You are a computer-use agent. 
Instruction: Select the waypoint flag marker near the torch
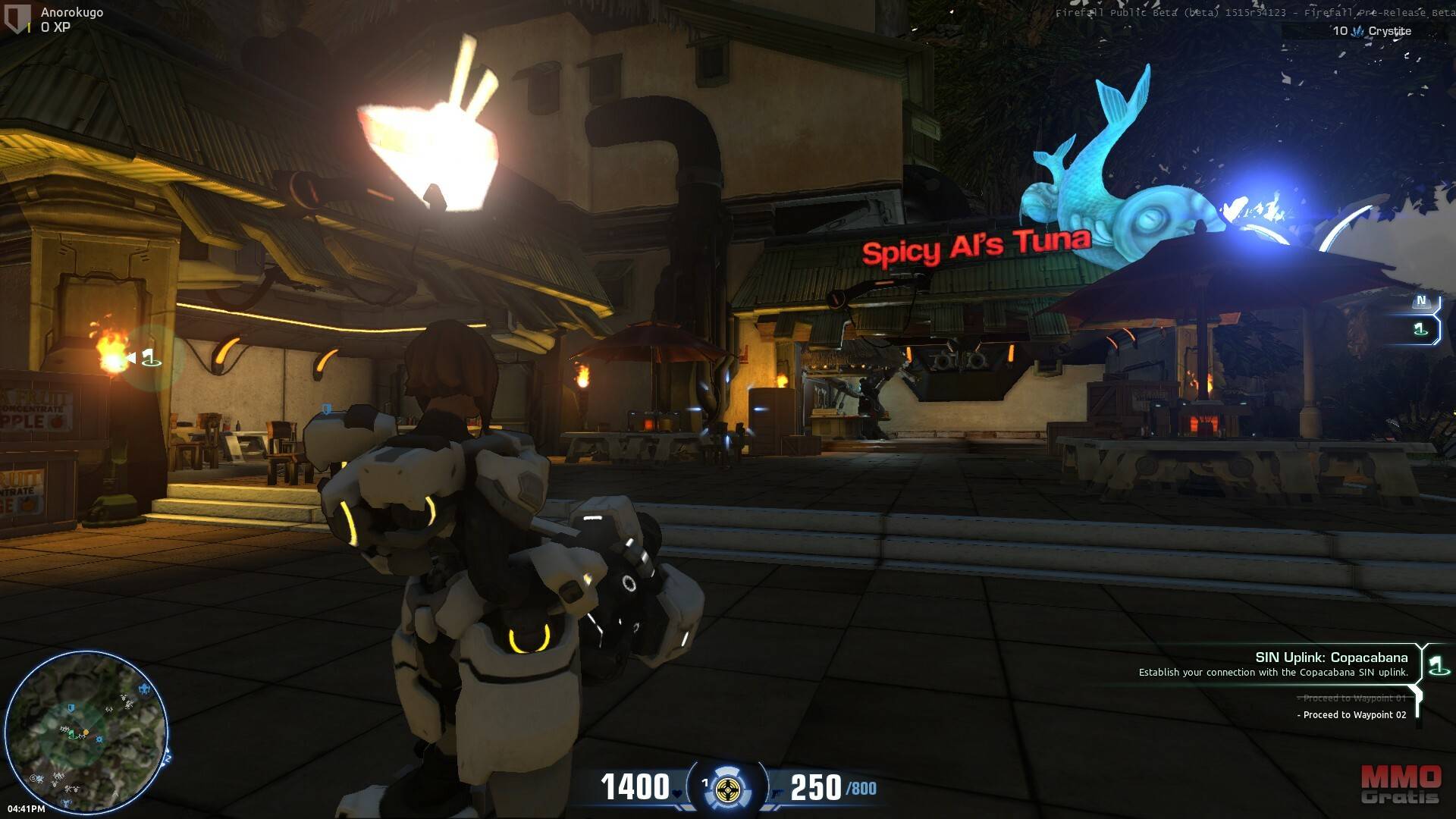click(x=149, y=357)
